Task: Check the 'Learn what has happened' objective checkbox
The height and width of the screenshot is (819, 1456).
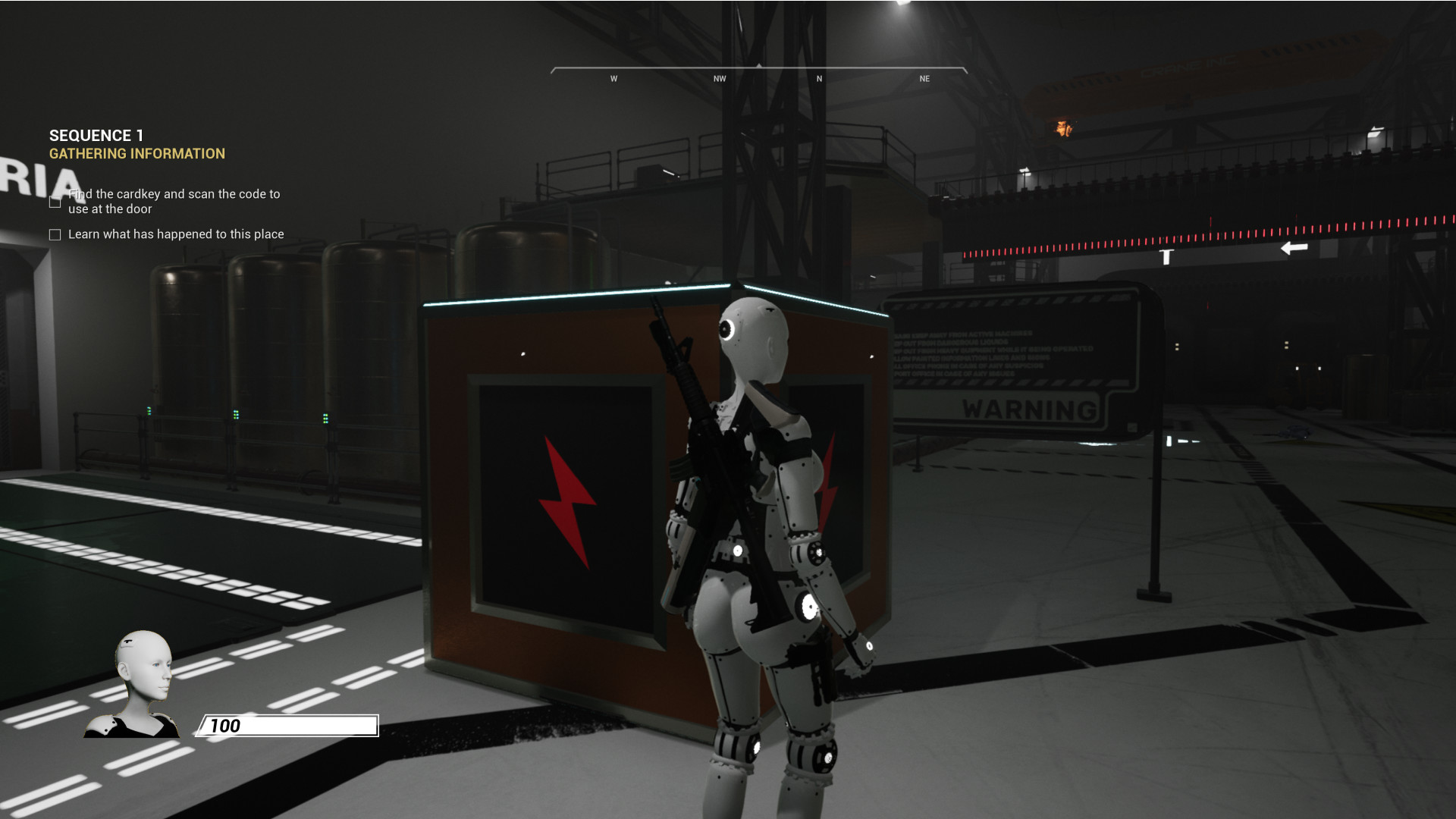Action: (53, 235)
